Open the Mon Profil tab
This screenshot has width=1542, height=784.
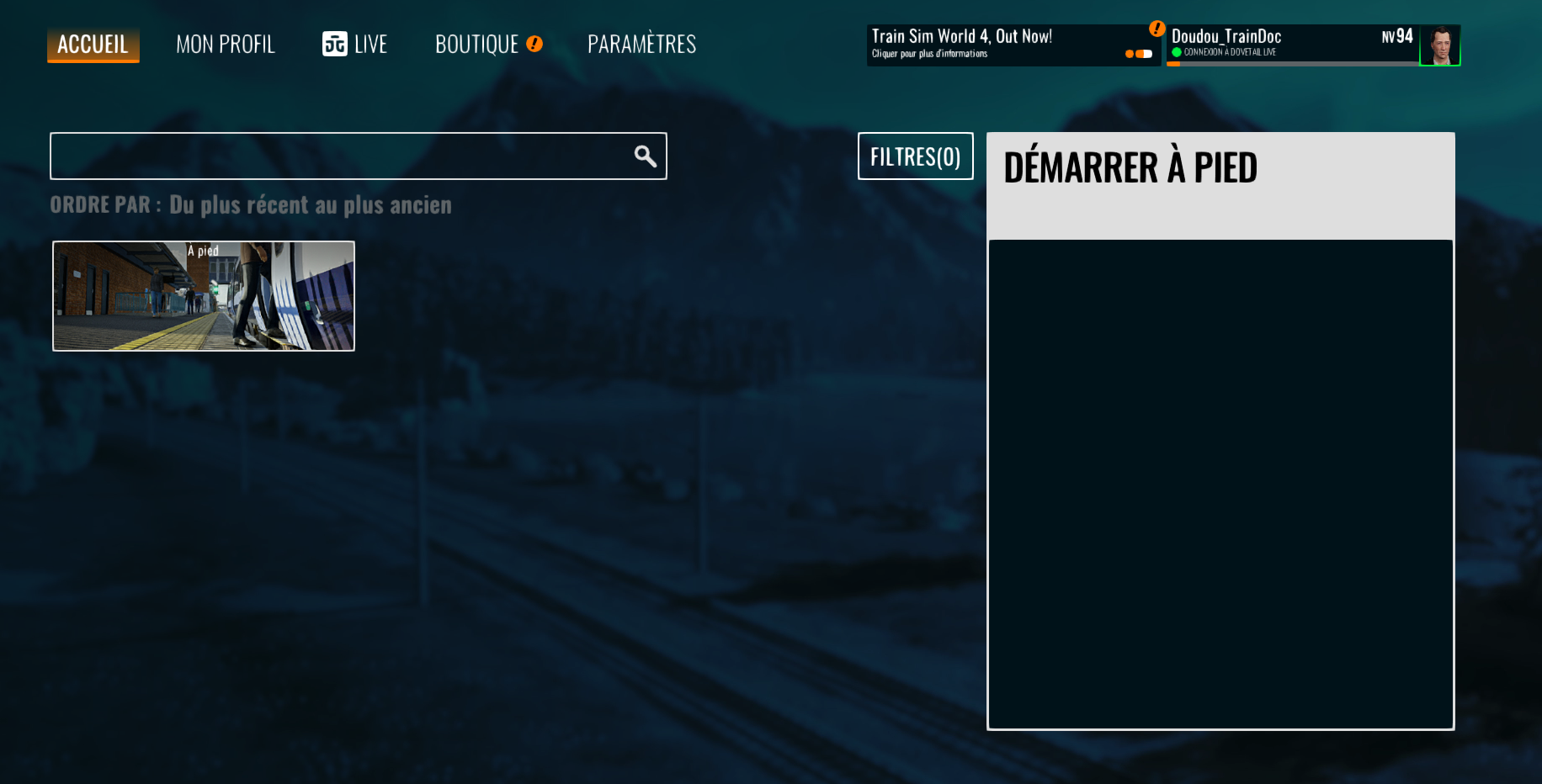(x=226, y=45)
